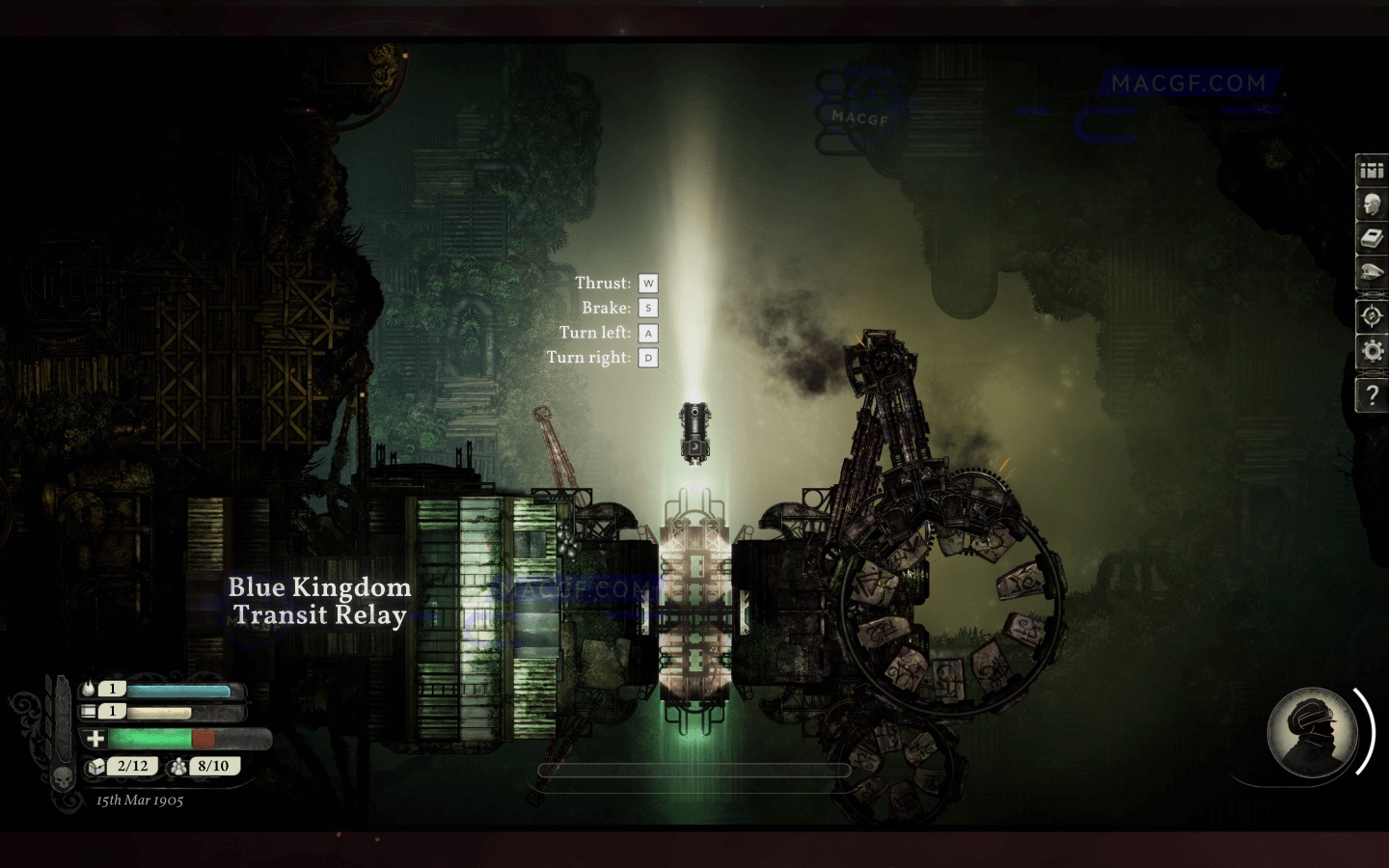Click the crew icon showing 8/10
The width and height of the screenshot is (1389, 868).
tap(177, 766)
